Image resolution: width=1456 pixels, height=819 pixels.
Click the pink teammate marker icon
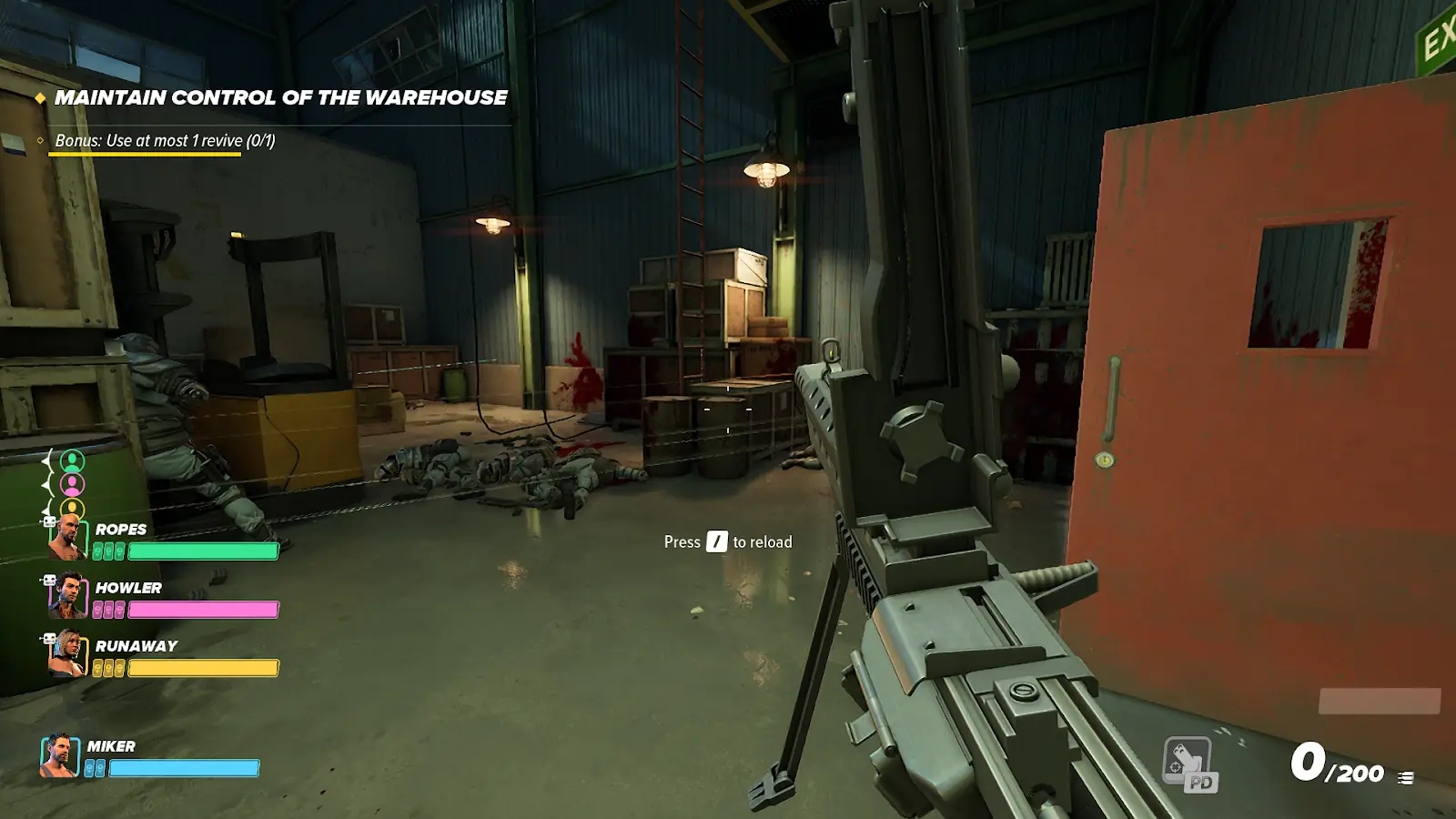tap(72, 484)
